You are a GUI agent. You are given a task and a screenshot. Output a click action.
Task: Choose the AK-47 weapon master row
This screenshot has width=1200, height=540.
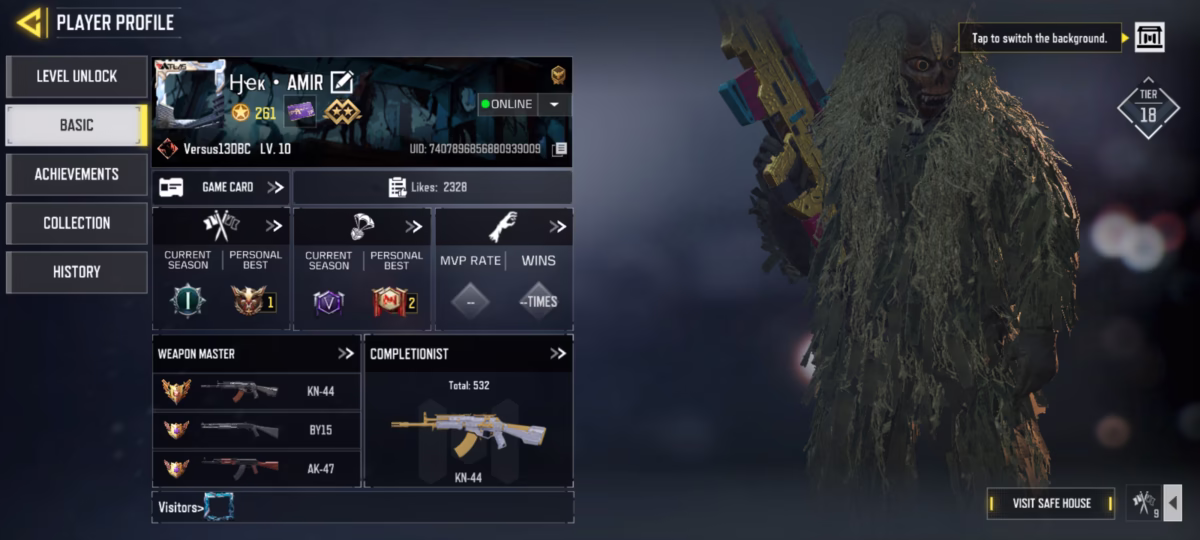pos(257,468)
